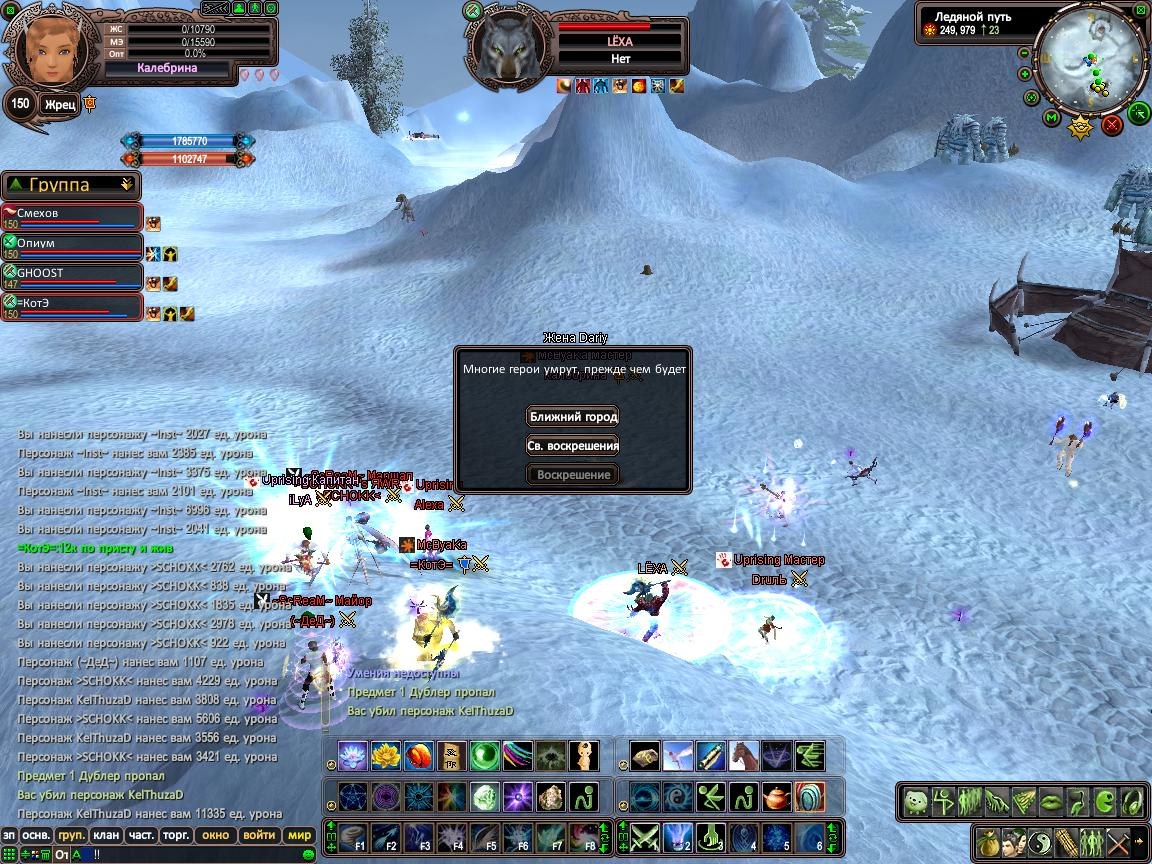Click the crossed hammers crafting icon

(1117, 841)
